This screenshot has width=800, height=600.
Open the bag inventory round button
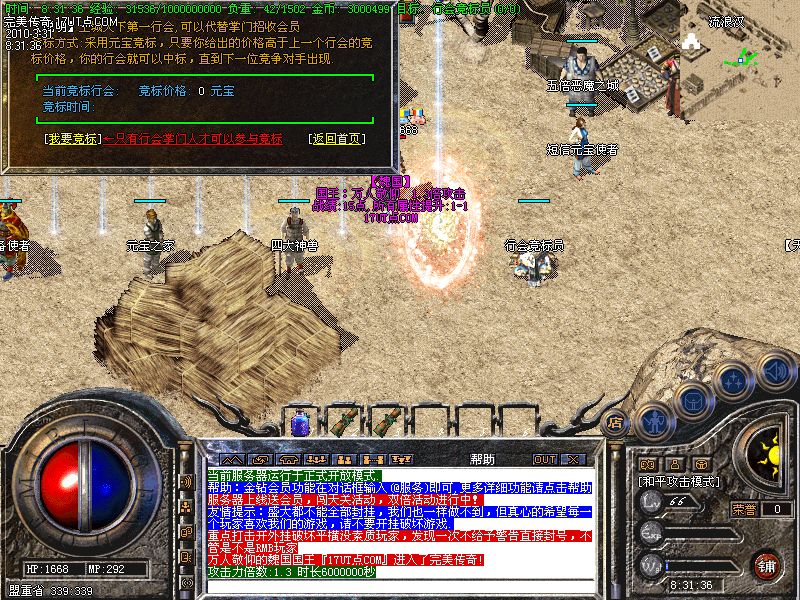coord(693,399)
